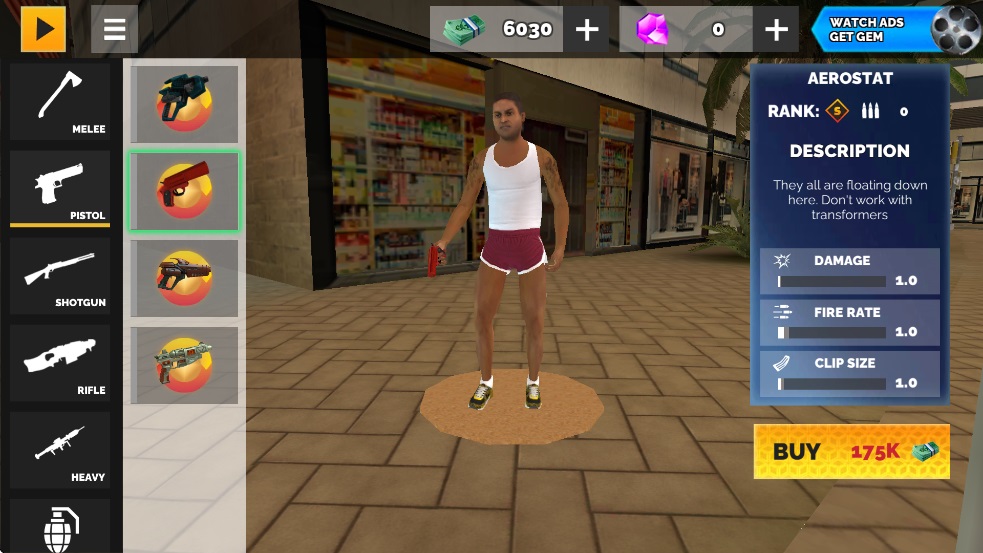Buy the Aerostat for 175K
The height and width of the screenshot is (553, 983).
pos(851,451)
